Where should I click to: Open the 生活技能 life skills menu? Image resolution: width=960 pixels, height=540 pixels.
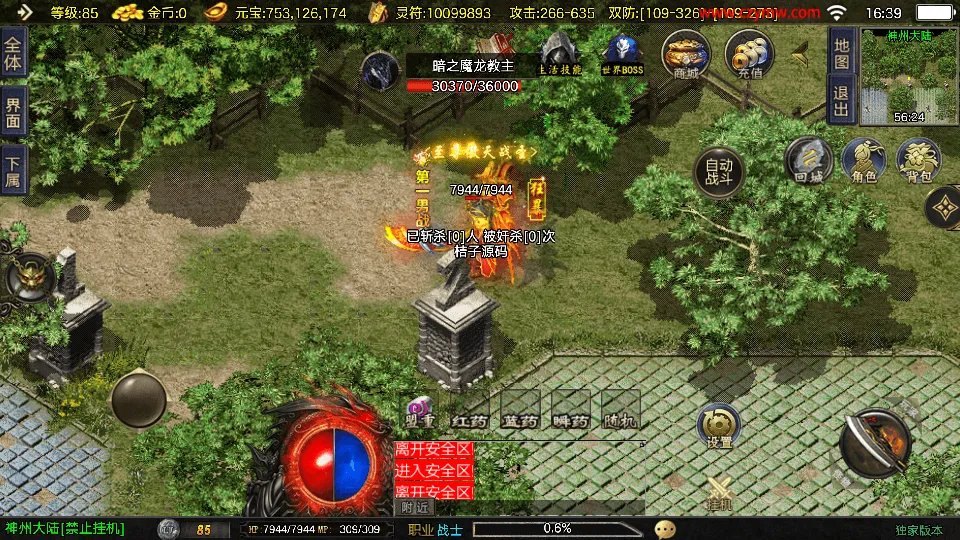tap(559, 53)
